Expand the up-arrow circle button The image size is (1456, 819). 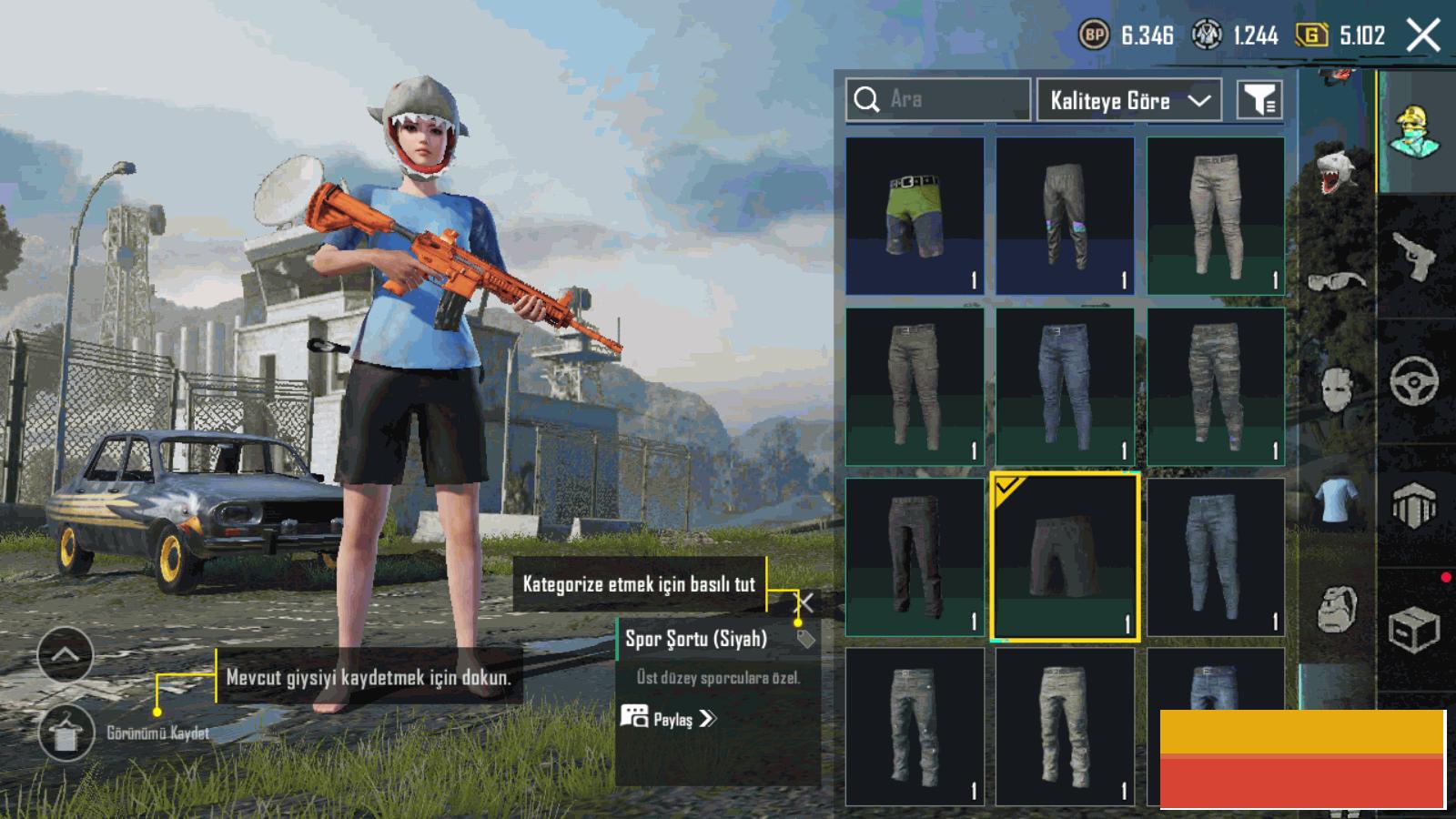point(65,654)
